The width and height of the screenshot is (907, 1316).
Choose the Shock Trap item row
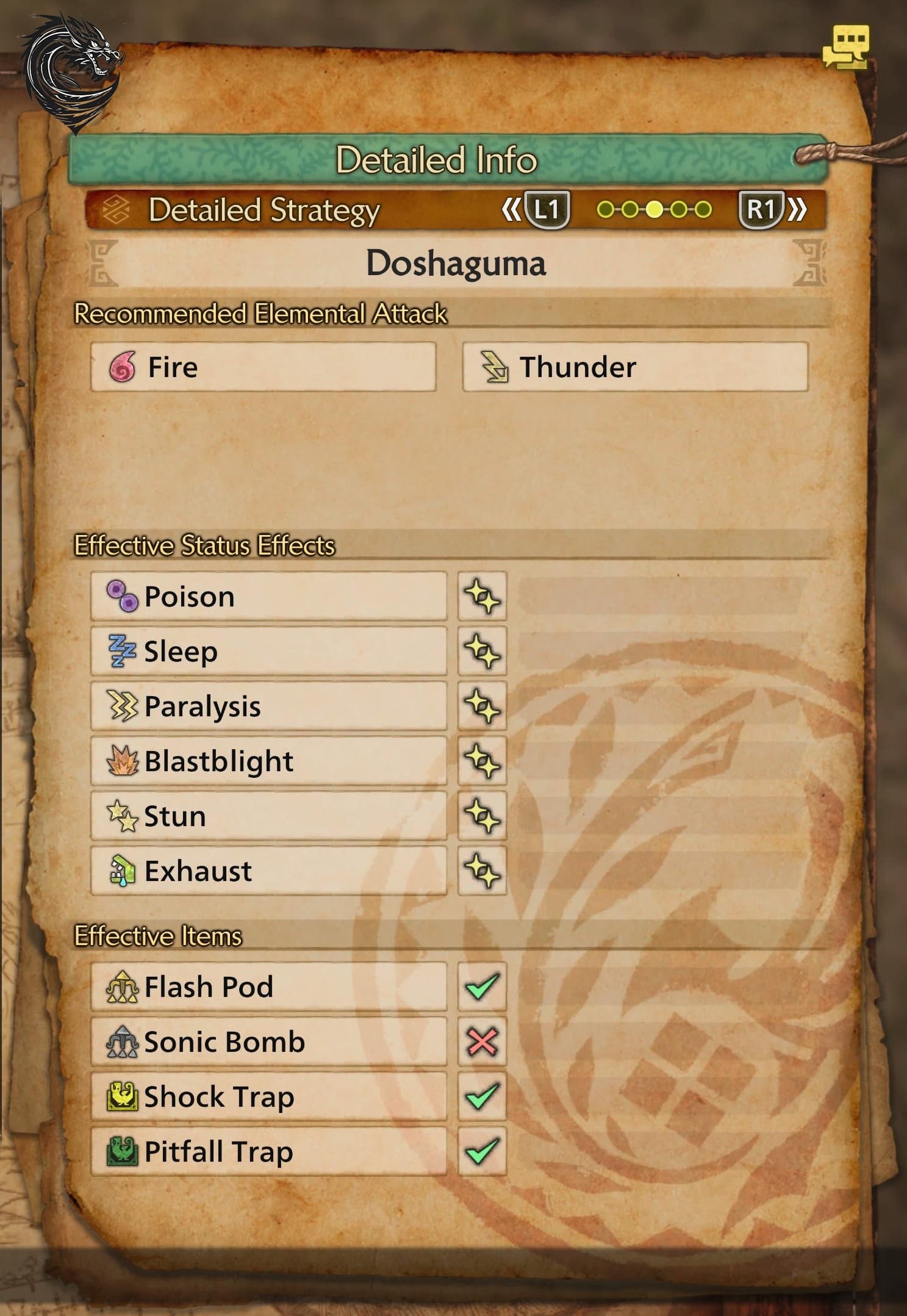coord(268,1096)
